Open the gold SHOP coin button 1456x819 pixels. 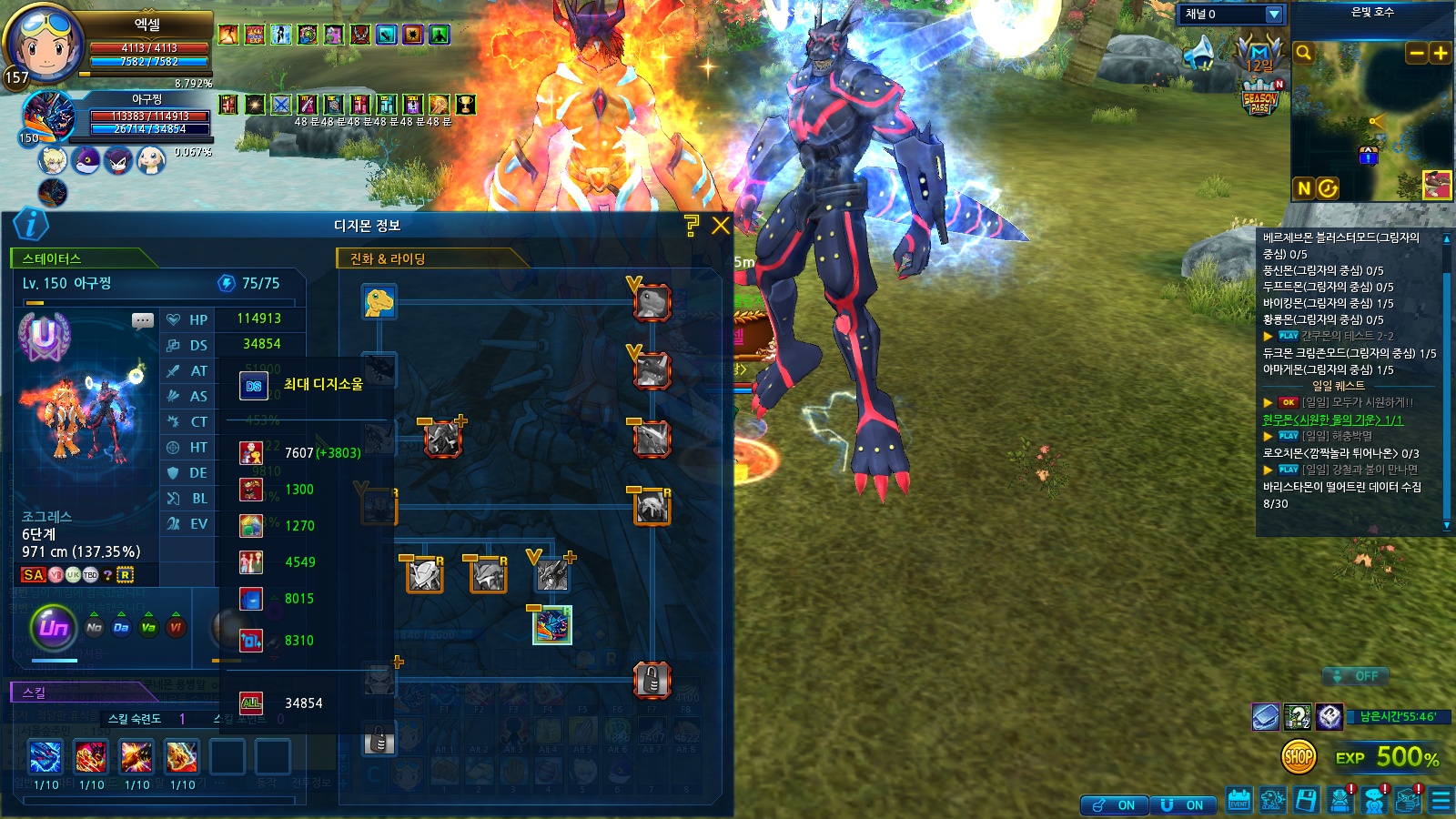click(x=1299, y=756)
